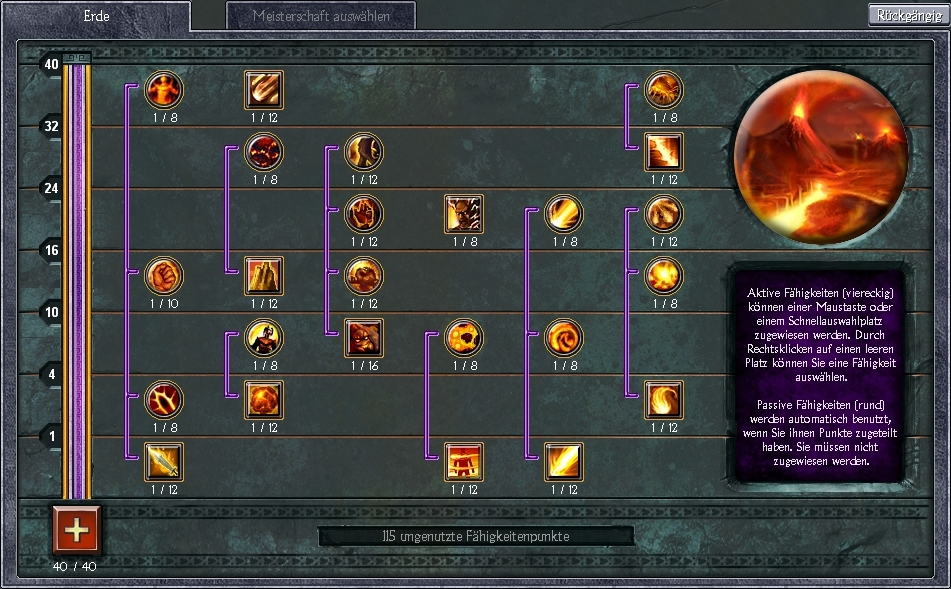The width and height of the screenshot is (951, 589).
Task: Click the red plus mastery level button
Action: (77, 528)
